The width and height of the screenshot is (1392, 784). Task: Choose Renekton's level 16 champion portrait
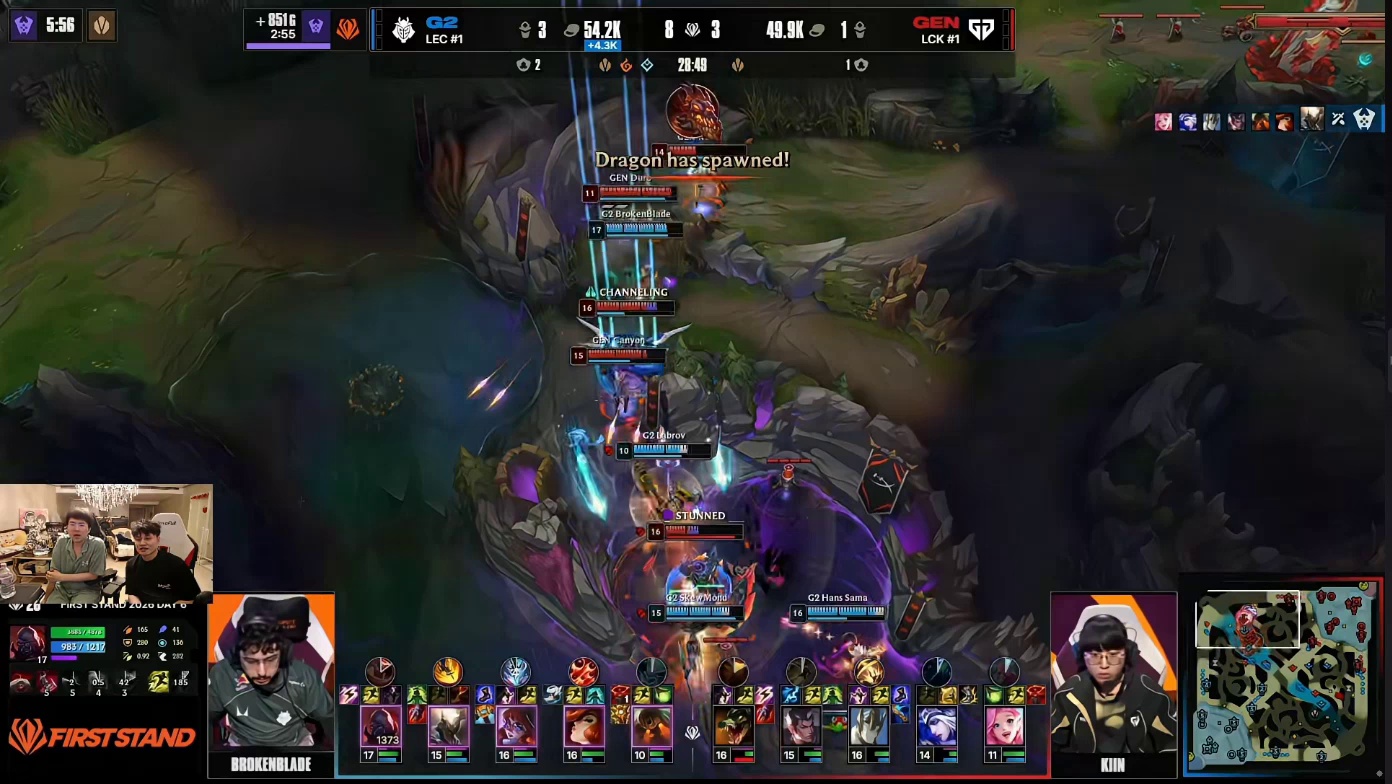pos(733,726)
